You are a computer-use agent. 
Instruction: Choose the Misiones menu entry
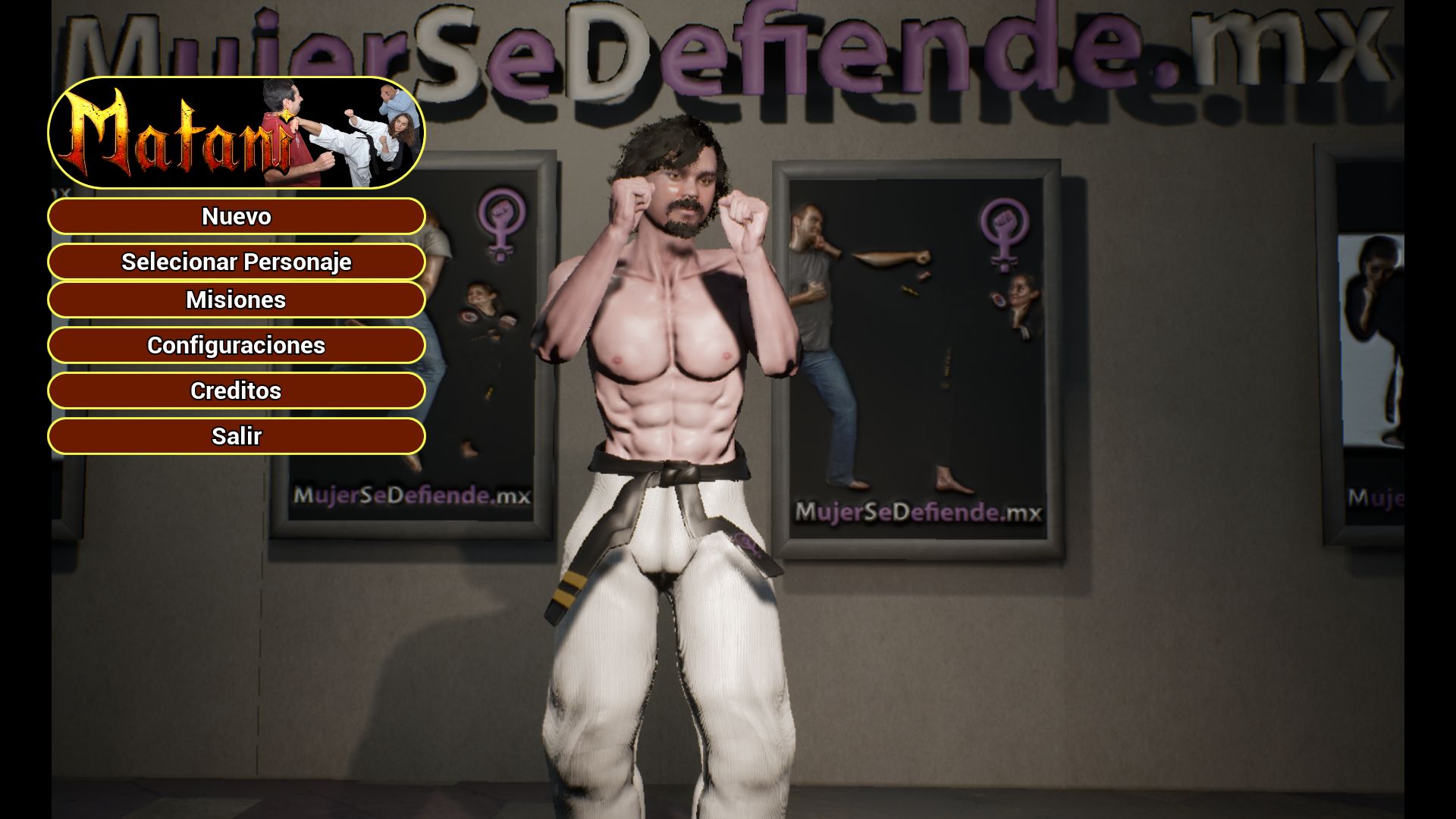point(236,300)
